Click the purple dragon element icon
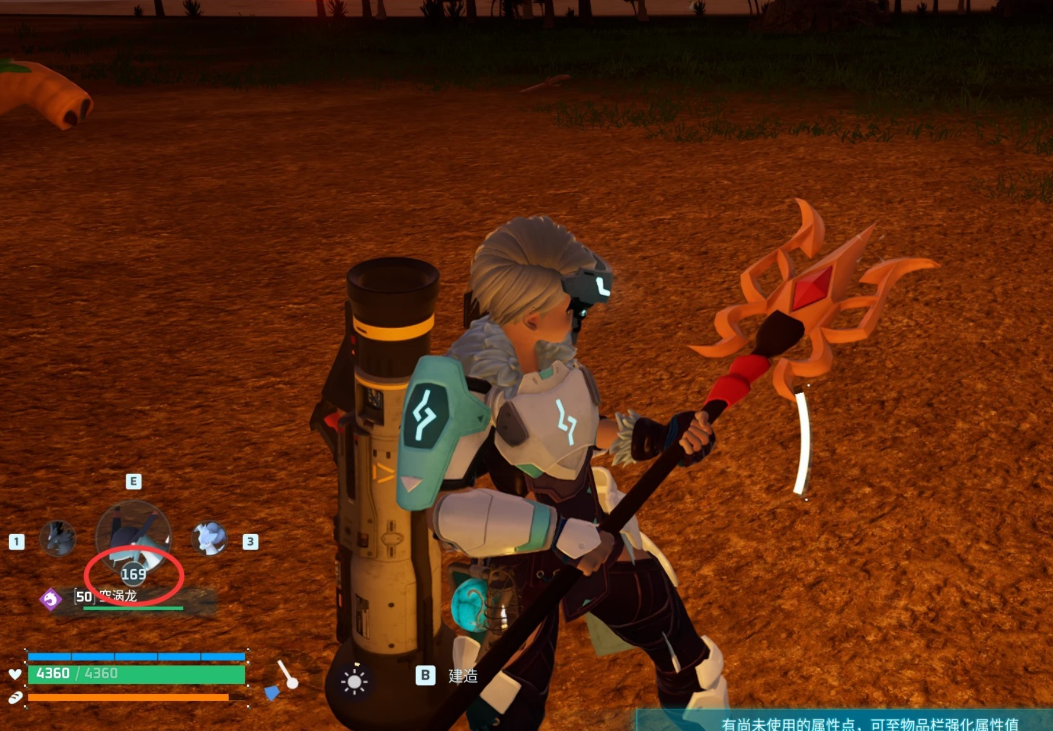 [x=51, y=598]
